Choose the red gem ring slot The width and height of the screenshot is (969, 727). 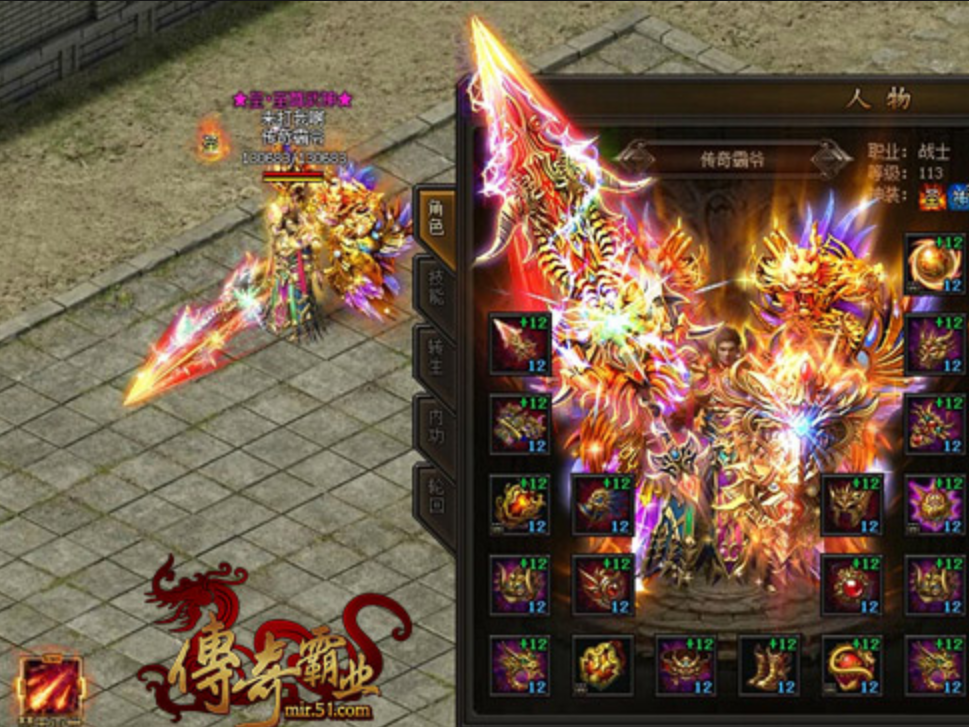(x=852, y=585)
